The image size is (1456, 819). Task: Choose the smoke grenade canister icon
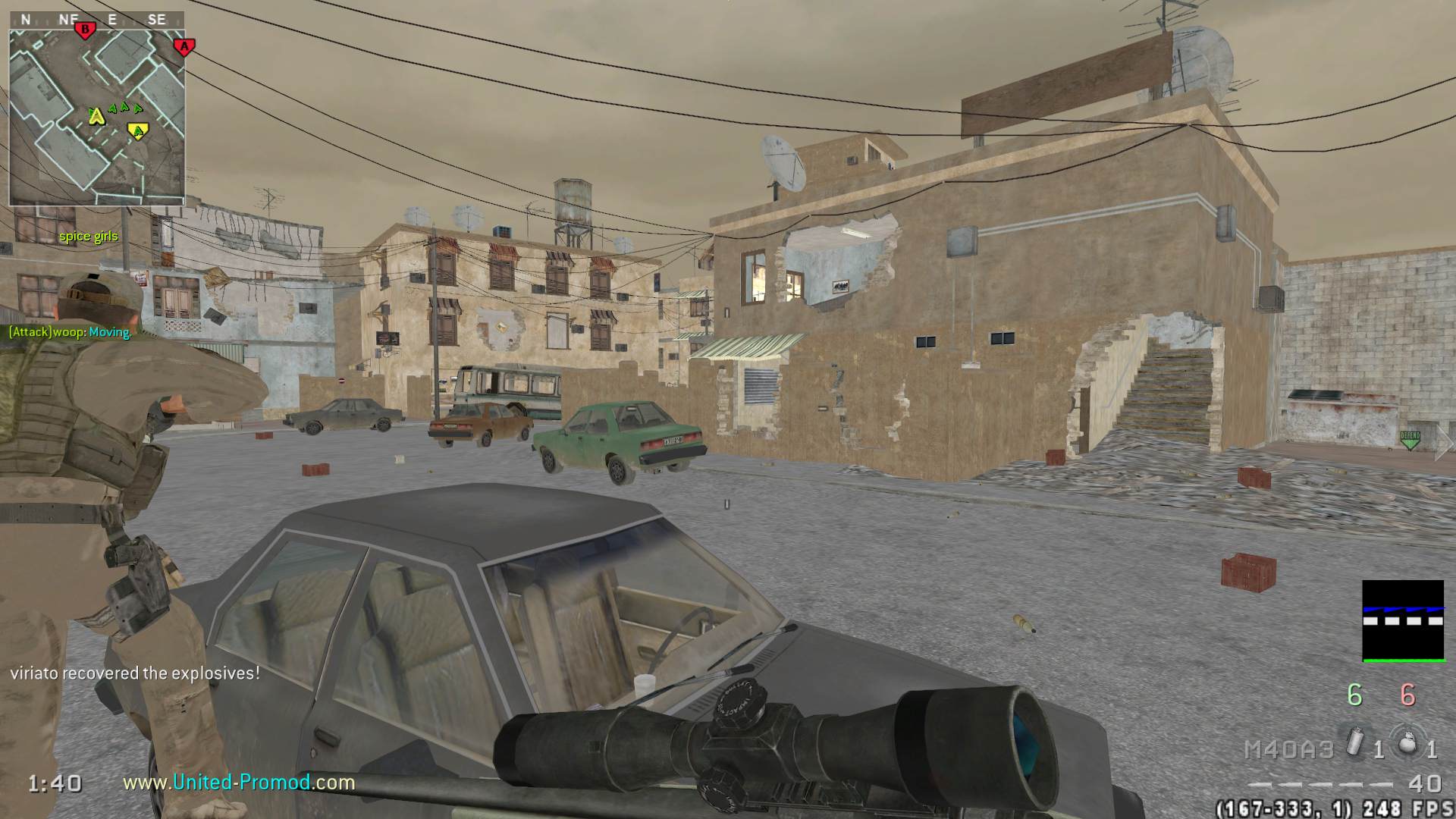(1356, 742)
